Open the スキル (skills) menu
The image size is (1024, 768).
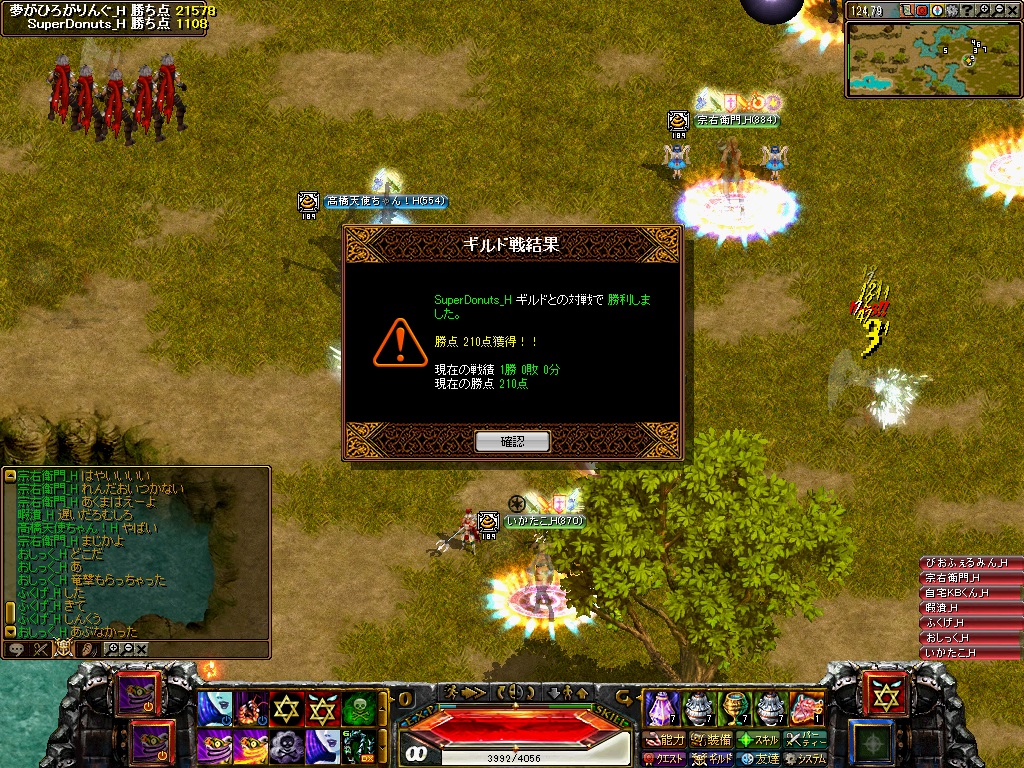click(x=758, y=740)
